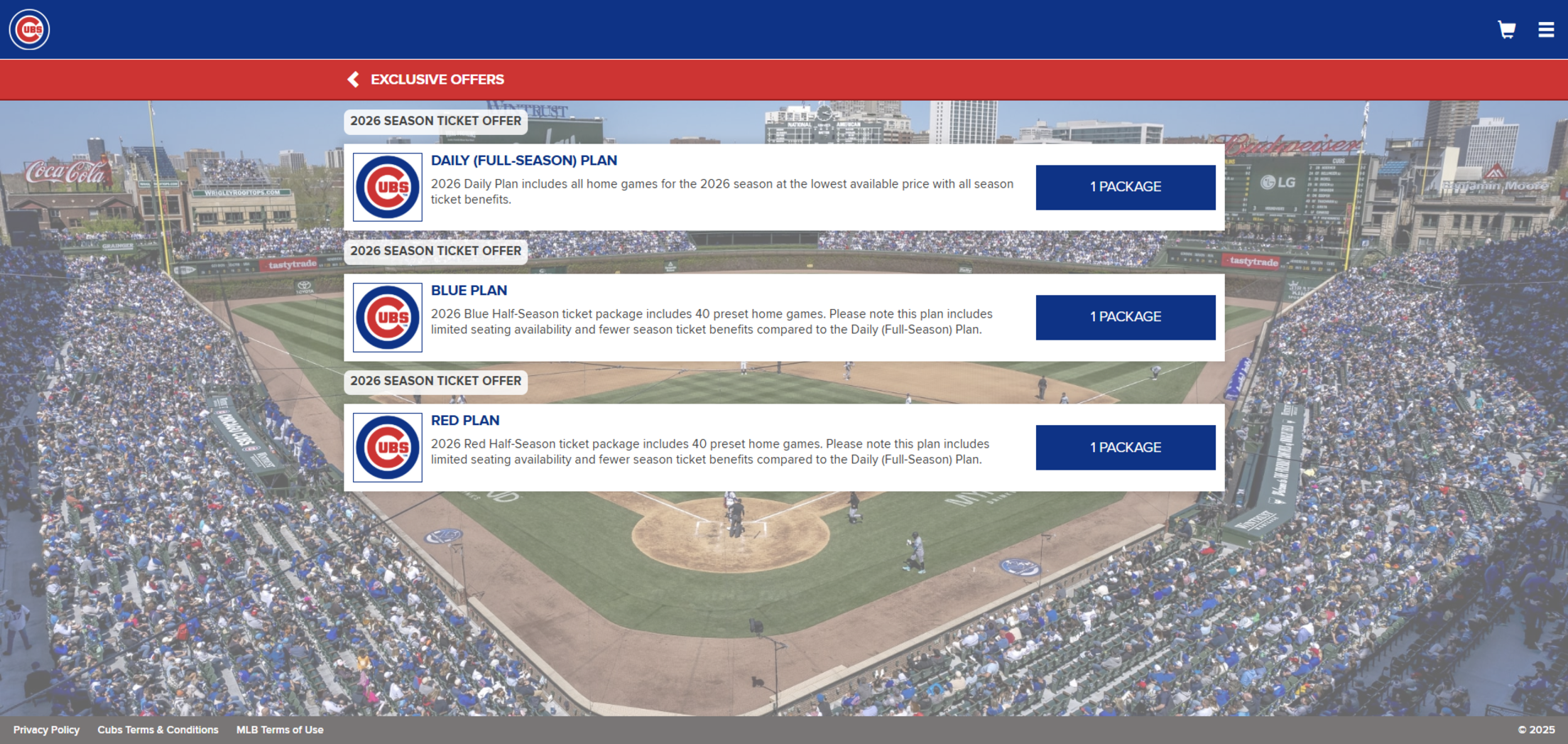Click the Blue Plan Cubs logo thumbnail

pyautogui.click(x=388, y=317)
